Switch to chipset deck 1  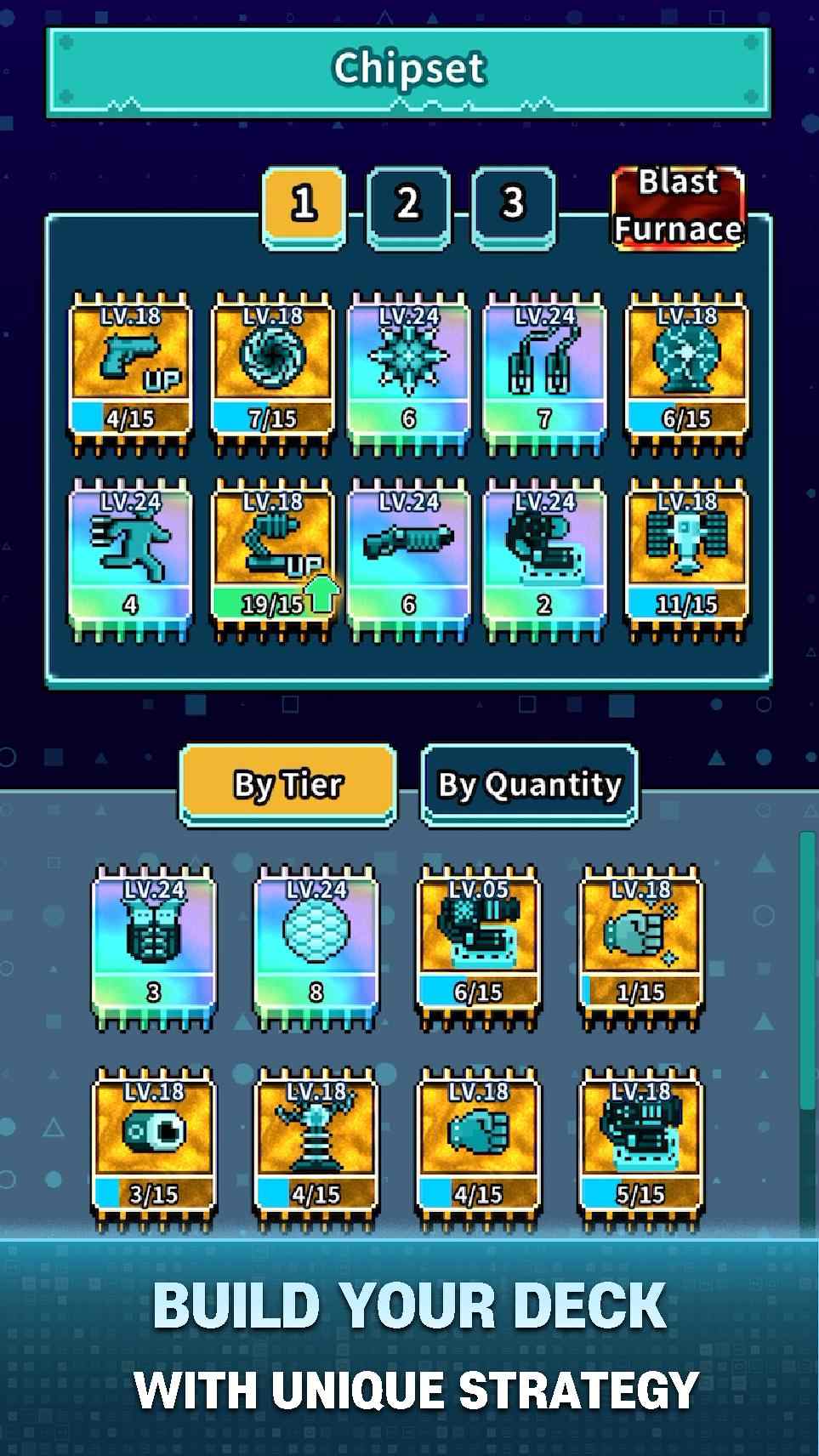(304, 205)
